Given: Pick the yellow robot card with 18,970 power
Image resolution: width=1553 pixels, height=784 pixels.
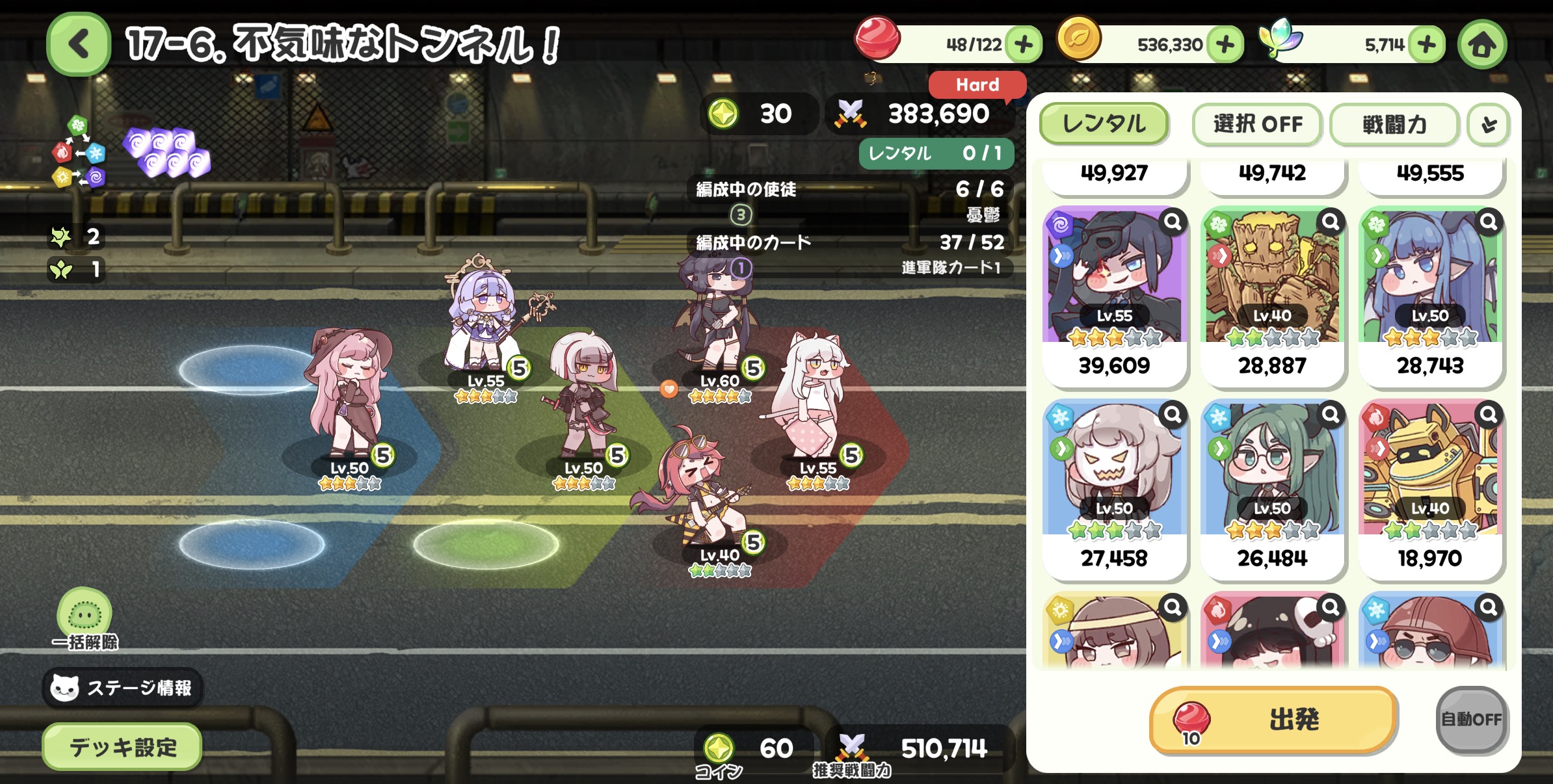Looking at the screenshot, I should (x=1430, y=488).
